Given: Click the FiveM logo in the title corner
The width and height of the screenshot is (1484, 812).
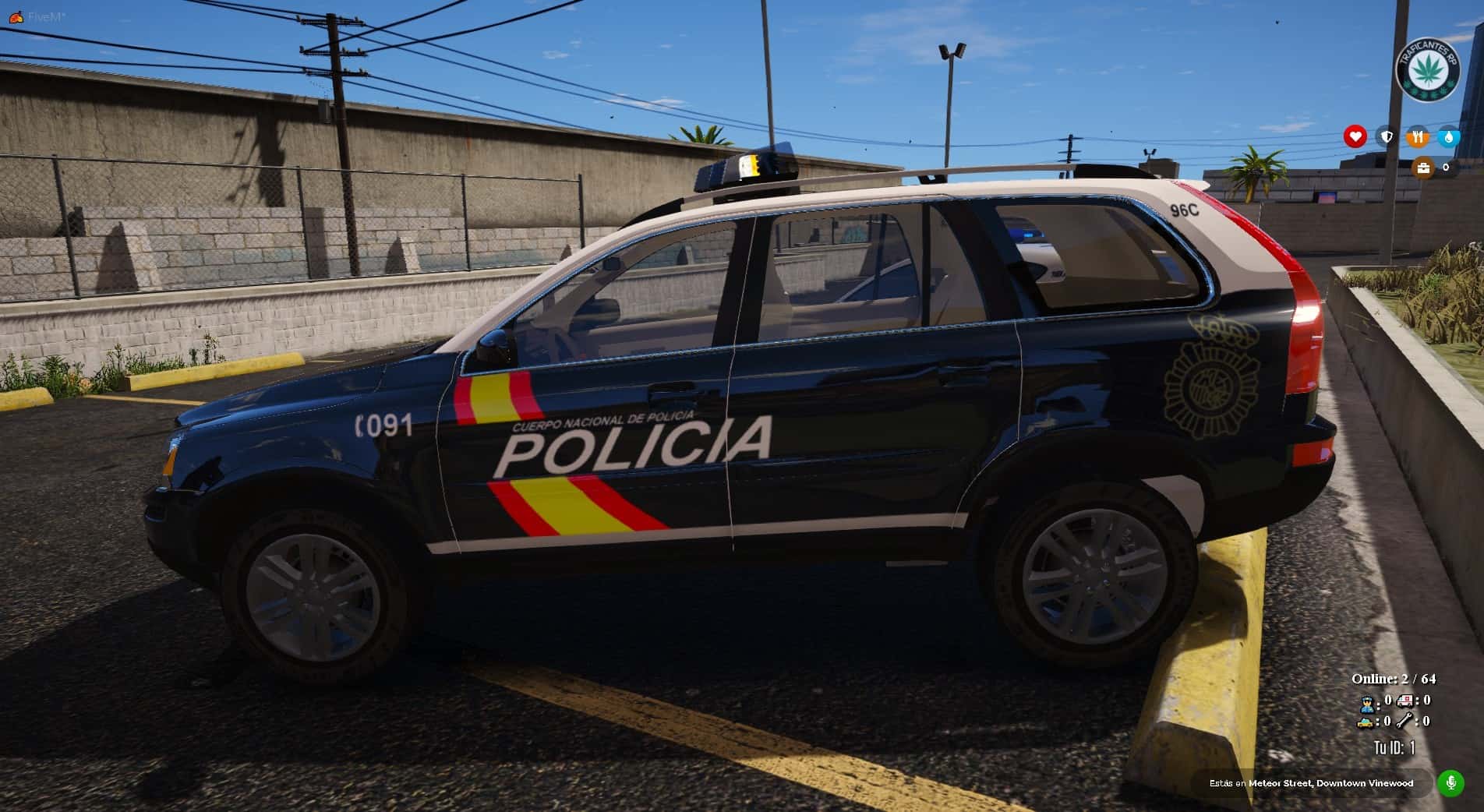Looking at the screenshot, I should pyautogui.click(x=15, y=16).
